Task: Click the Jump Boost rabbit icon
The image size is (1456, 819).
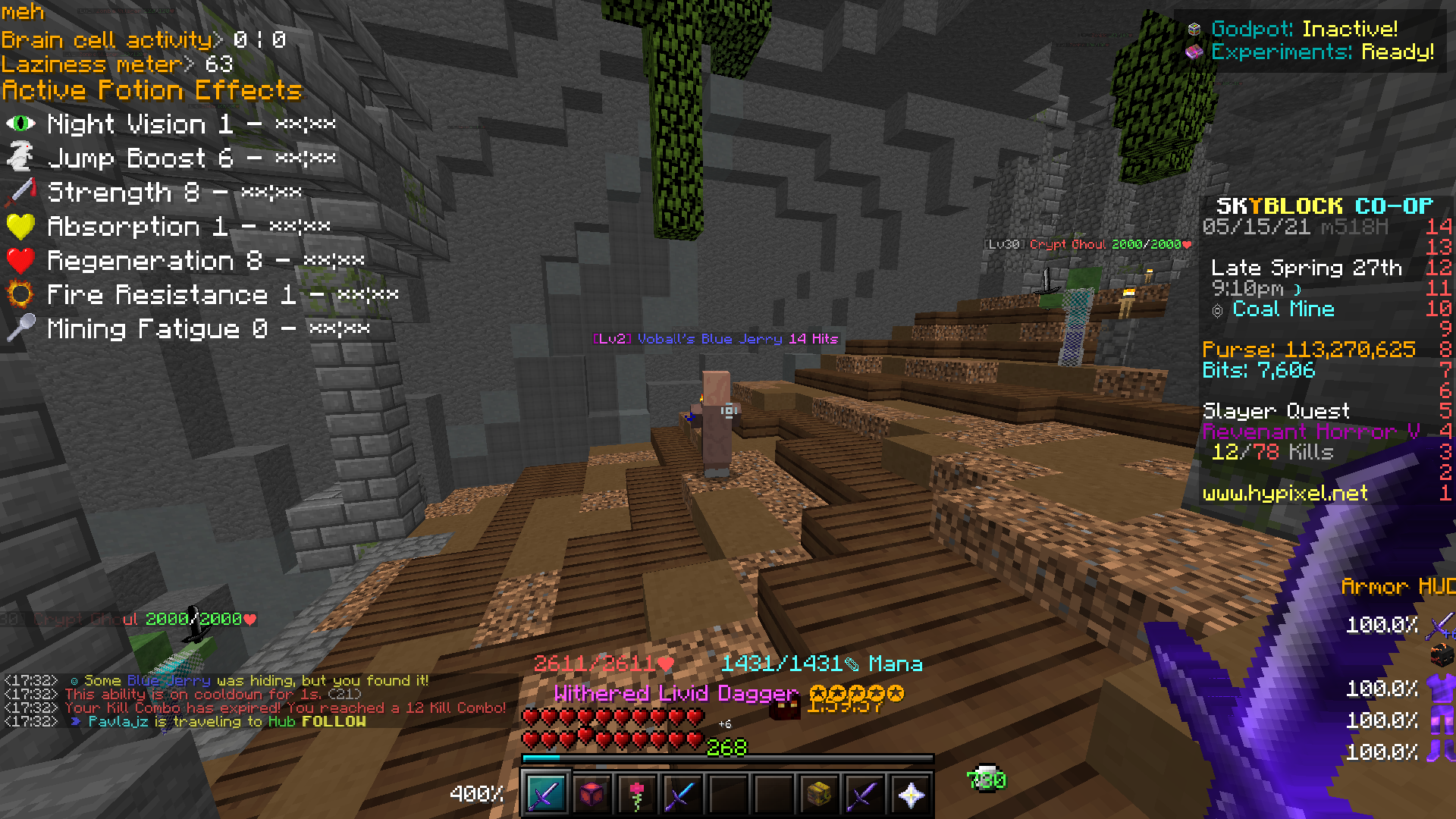Action: click(20, 156)
